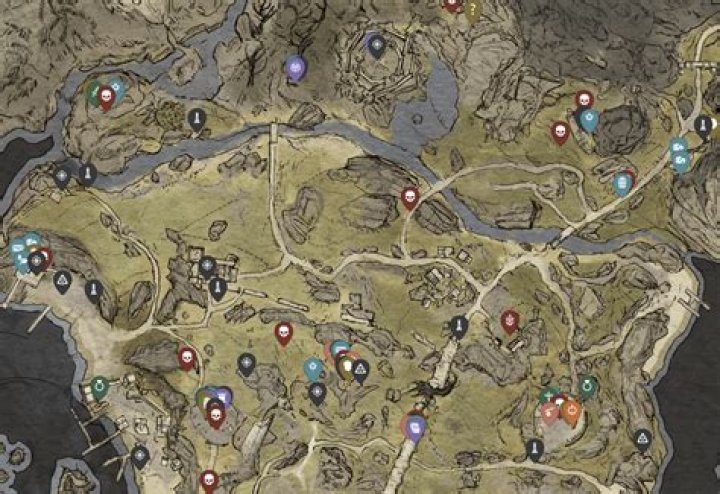Click the orange map marker
This screenshot has height=494, width=720.
click(571, 410)
